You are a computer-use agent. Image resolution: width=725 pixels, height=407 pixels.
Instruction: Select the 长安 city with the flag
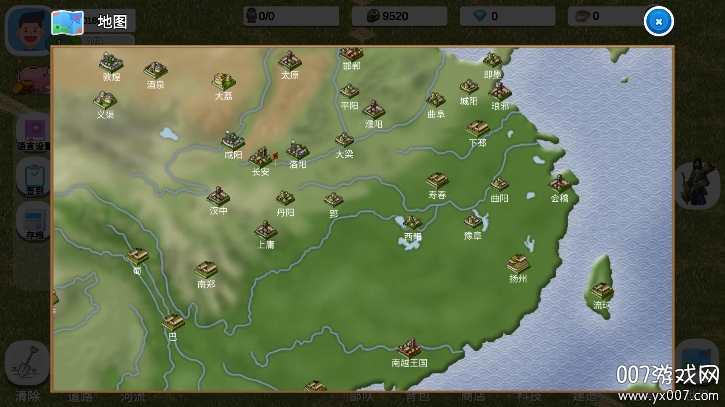[x=261, y=157]
